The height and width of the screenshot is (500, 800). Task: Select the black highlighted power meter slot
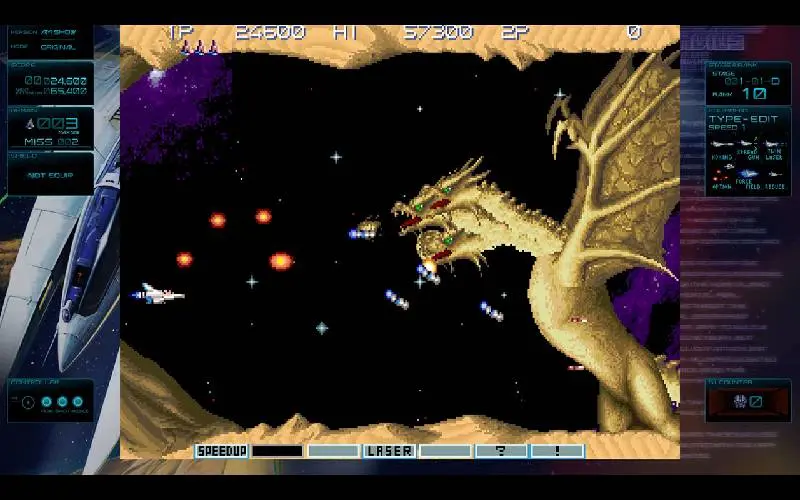(x=277, y=451)
